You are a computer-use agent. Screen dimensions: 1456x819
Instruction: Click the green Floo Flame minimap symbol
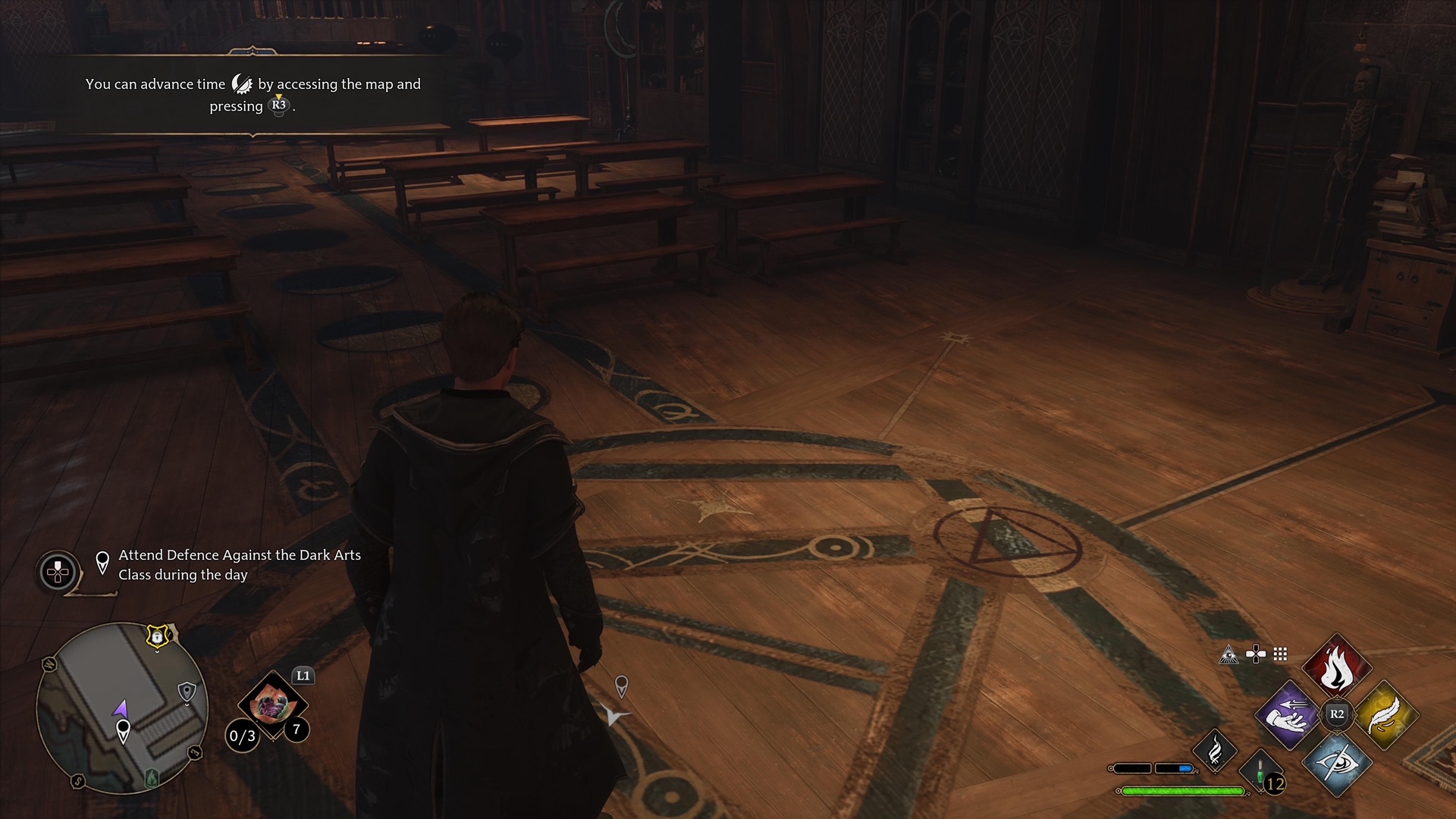pyautogui.click(x=152, y=779)
